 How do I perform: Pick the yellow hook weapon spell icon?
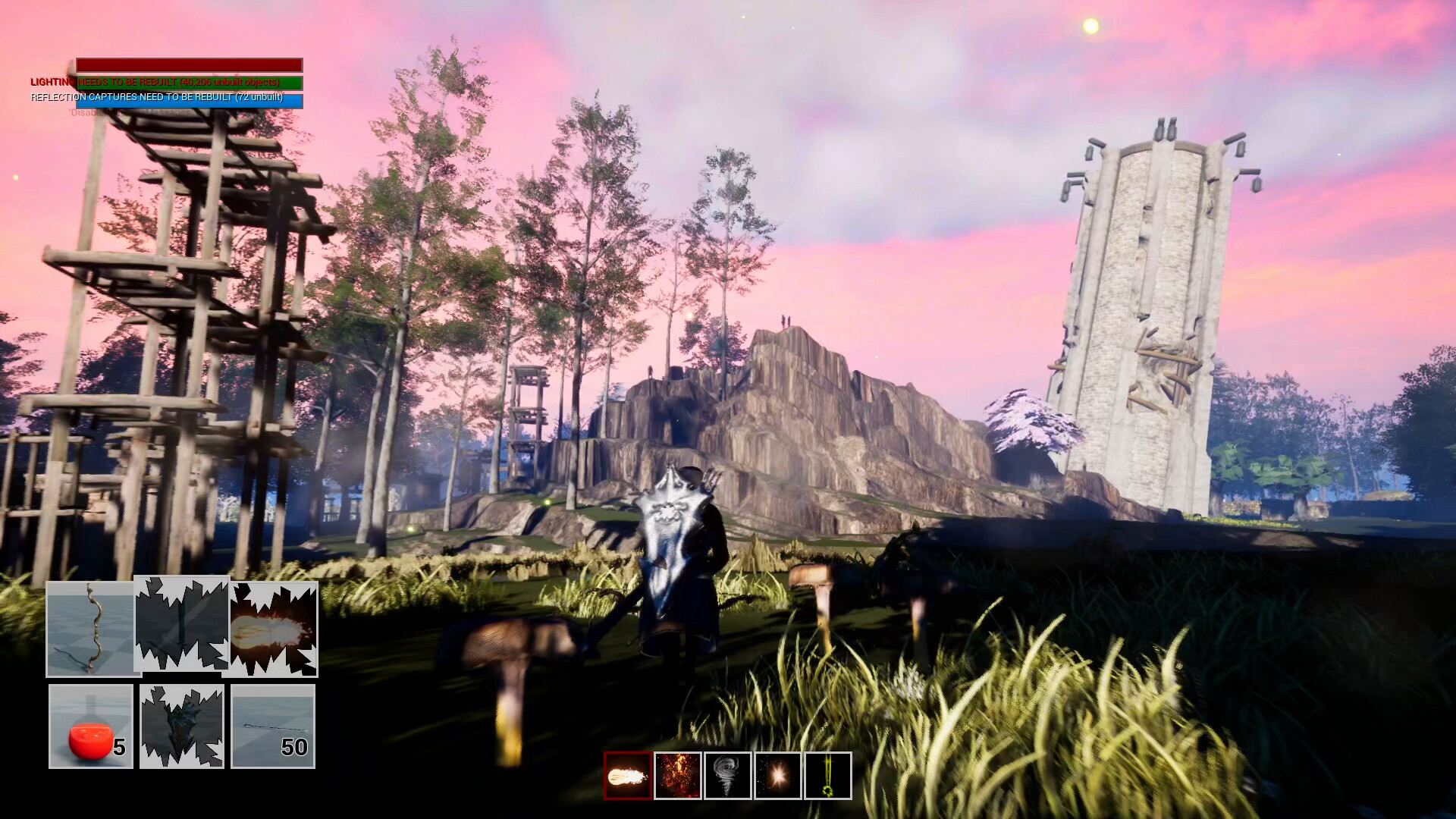827,774
